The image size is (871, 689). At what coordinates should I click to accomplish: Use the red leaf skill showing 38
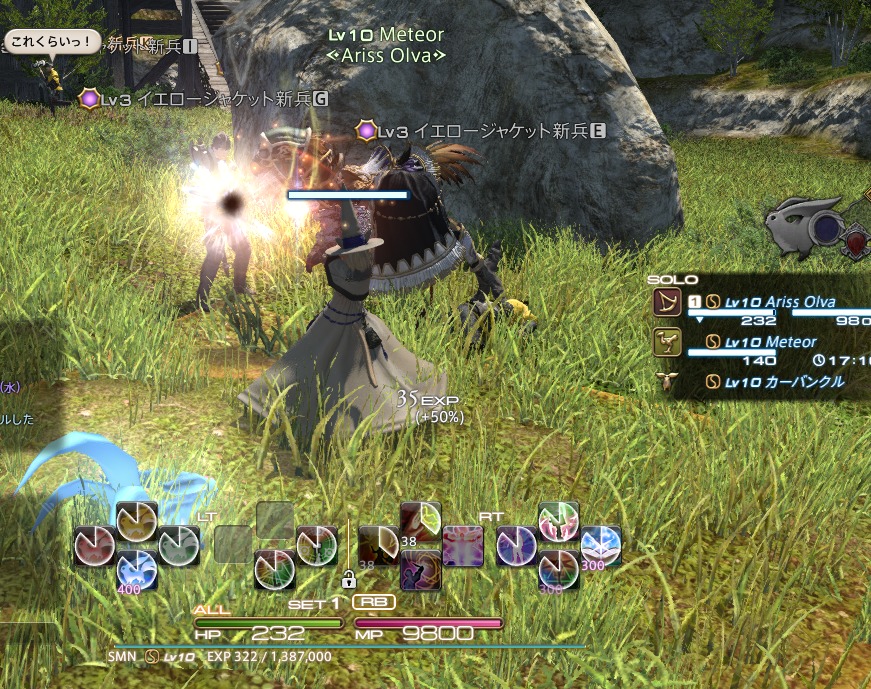point(421,523)
